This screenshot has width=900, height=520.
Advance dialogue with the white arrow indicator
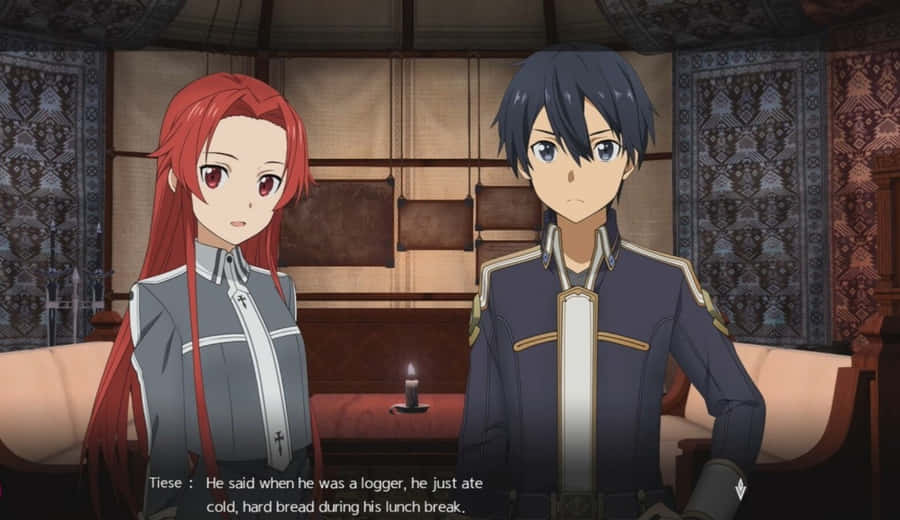[739, 489]
